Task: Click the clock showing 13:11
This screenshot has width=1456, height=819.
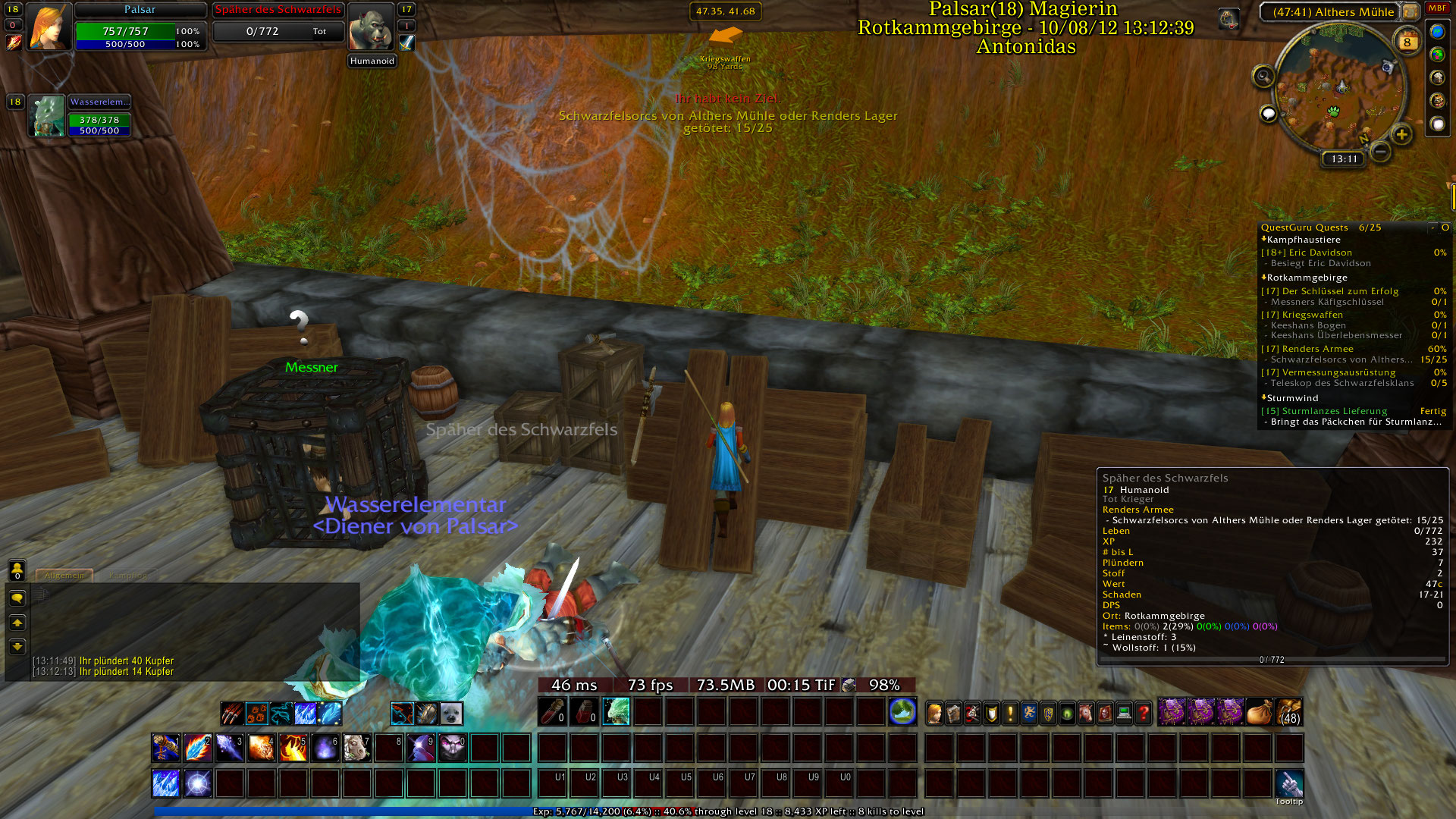Action: [x=1344, y=159]
